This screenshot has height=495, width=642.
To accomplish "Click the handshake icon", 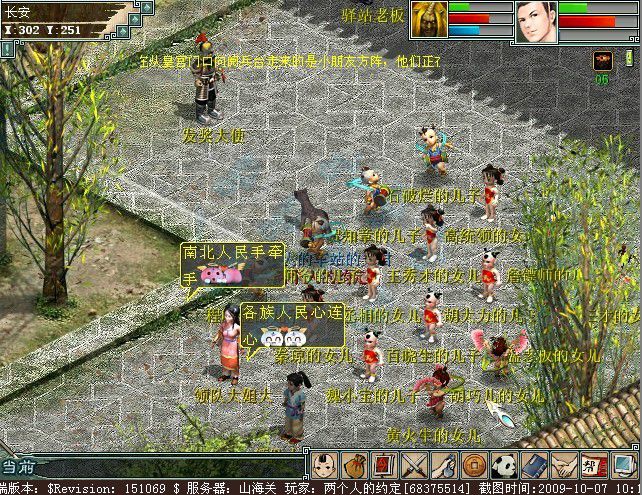I will [564, 465].
